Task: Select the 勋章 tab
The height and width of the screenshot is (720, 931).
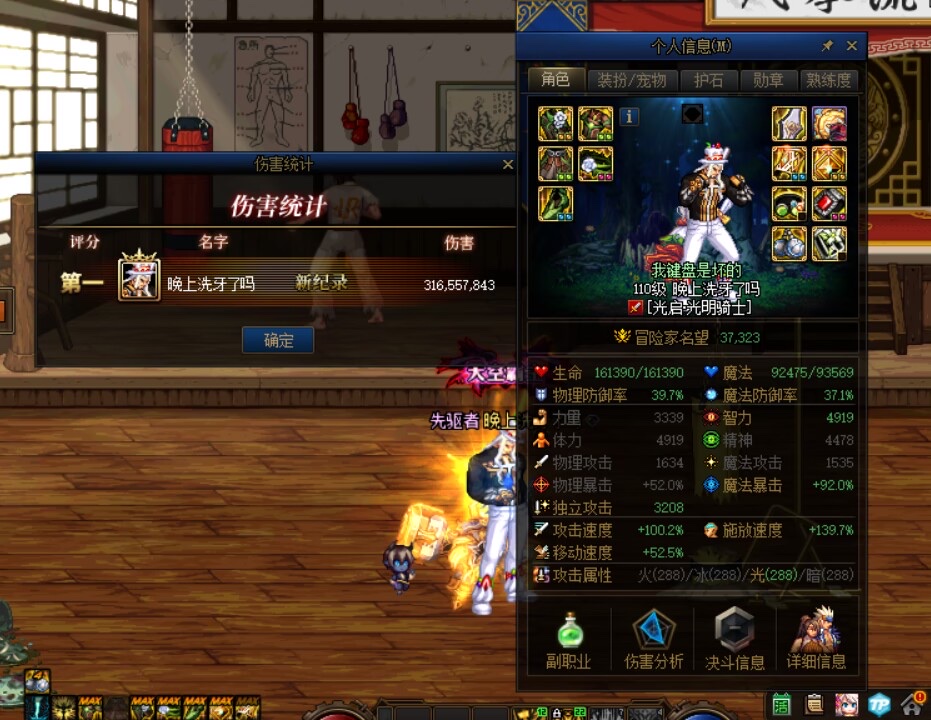Action: pyautogui.click(x=769, y=80)
